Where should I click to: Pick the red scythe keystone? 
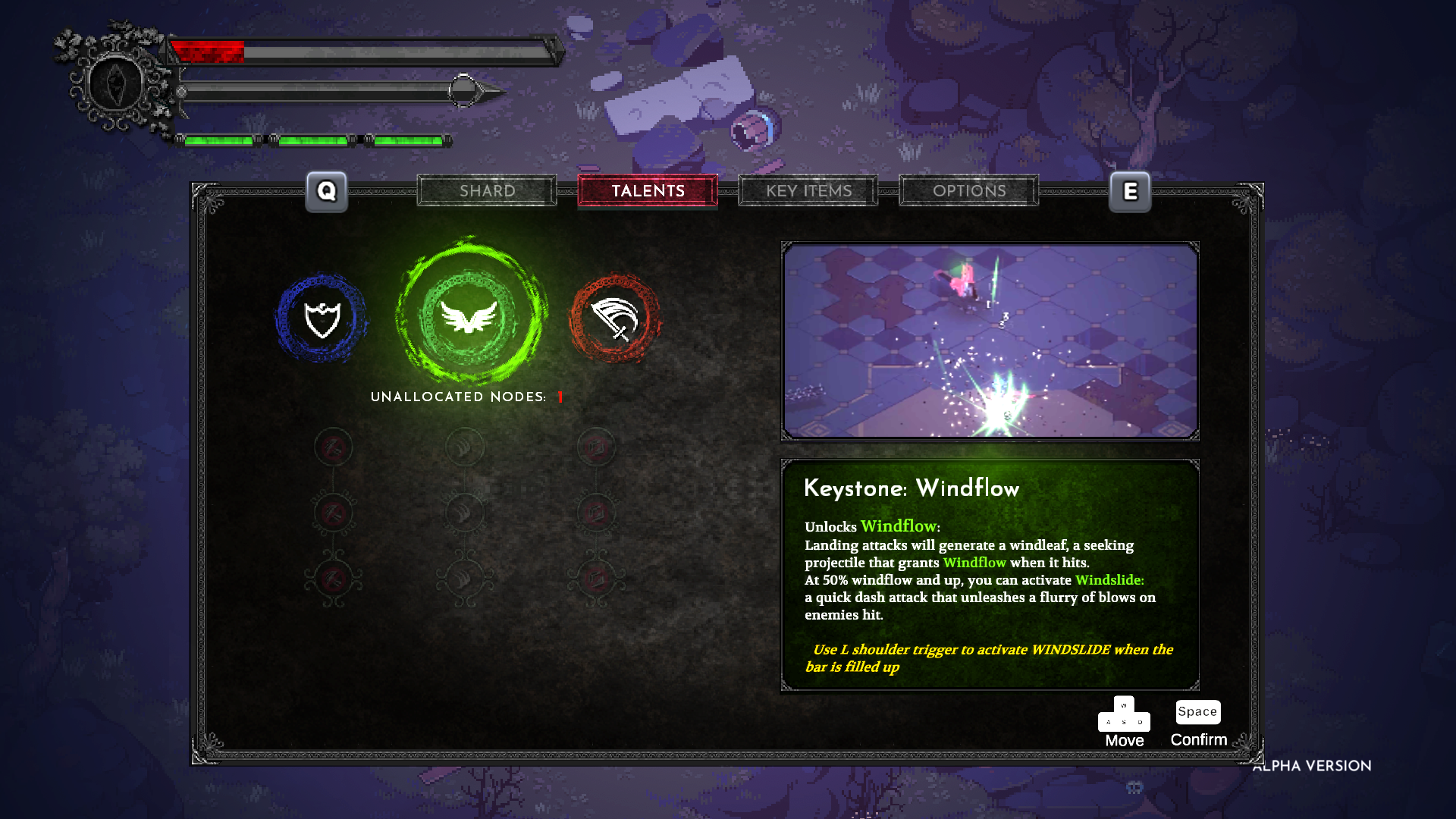(x=615, y=318)
